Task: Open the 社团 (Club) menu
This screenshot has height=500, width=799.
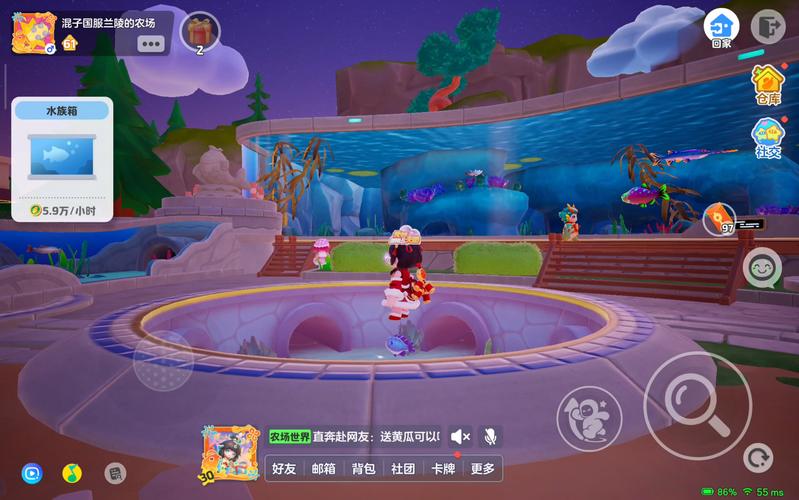Action: [403, 468]
